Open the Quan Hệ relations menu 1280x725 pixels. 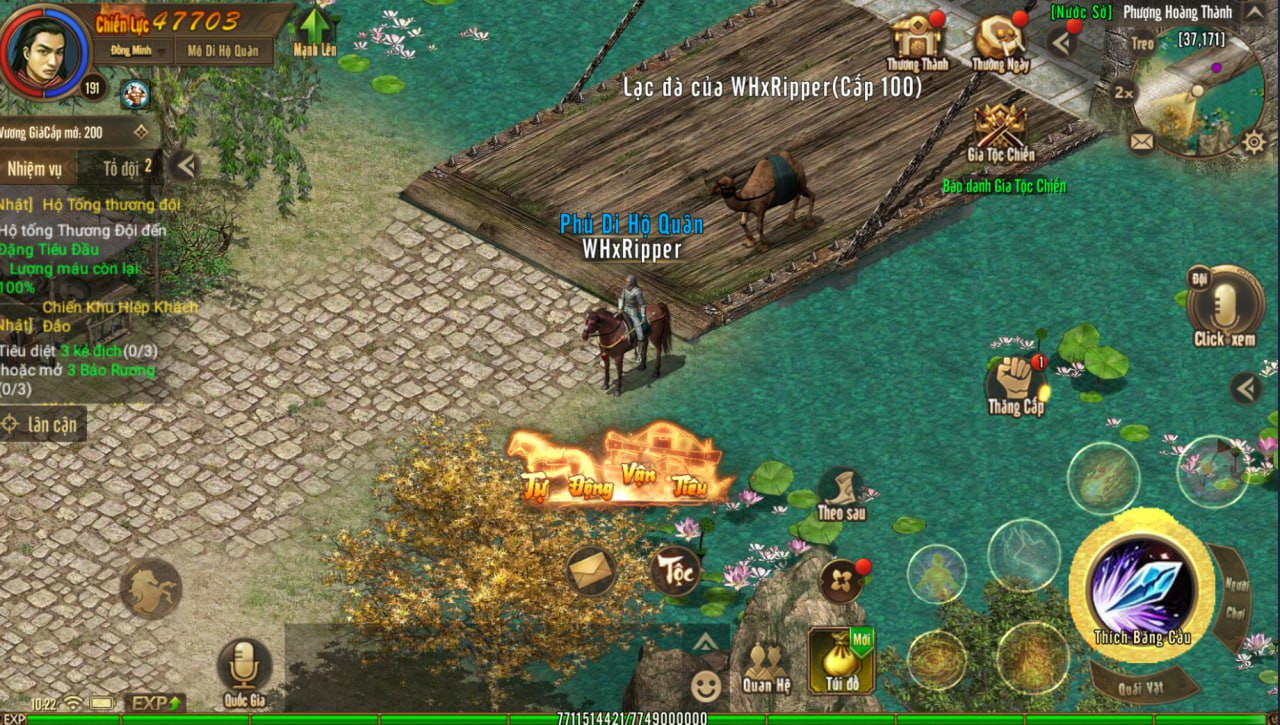click(766, 665)
